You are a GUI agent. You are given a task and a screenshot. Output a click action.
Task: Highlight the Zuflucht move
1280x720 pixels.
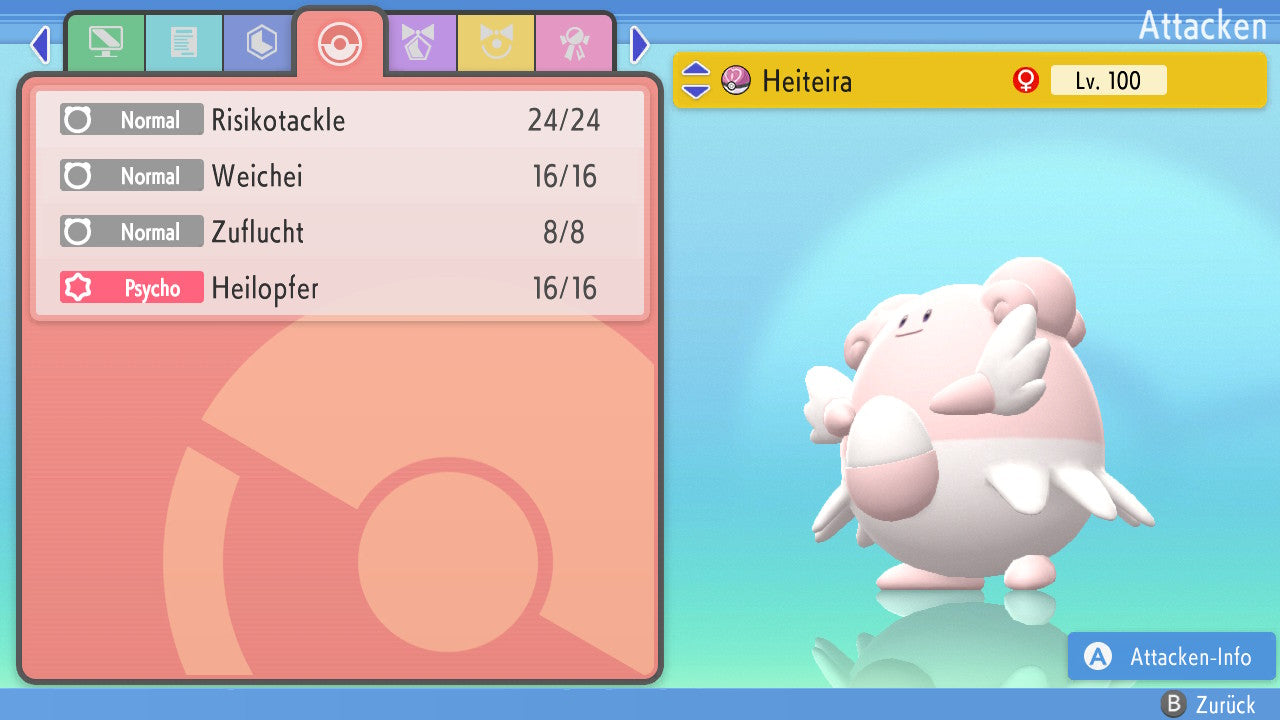(x=340, y=233)
